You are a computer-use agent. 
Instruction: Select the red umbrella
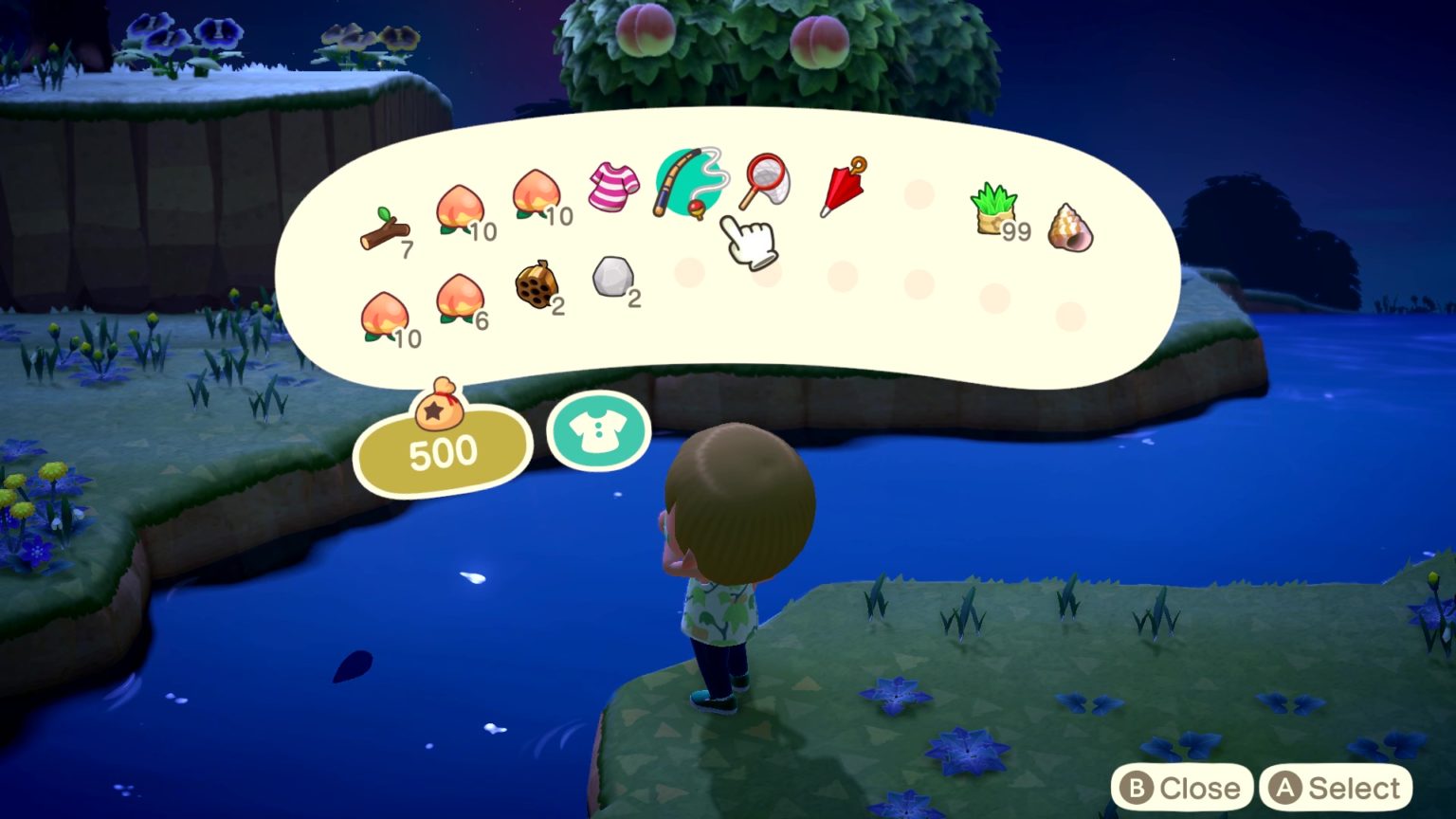(842, 185)
